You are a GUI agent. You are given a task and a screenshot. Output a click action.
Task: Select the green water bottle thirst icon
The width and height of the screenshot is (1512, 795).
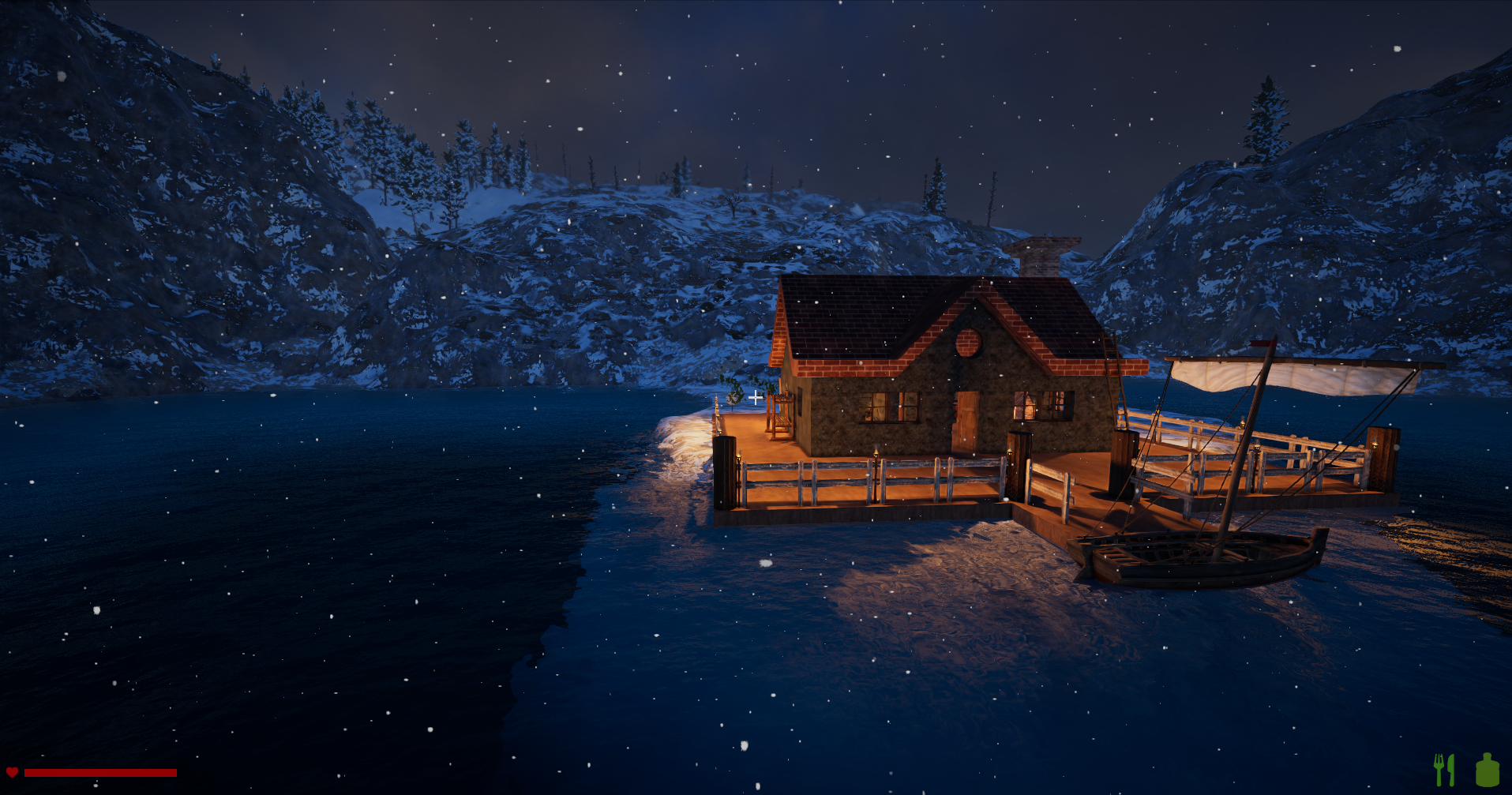(x=1488, y=770)
